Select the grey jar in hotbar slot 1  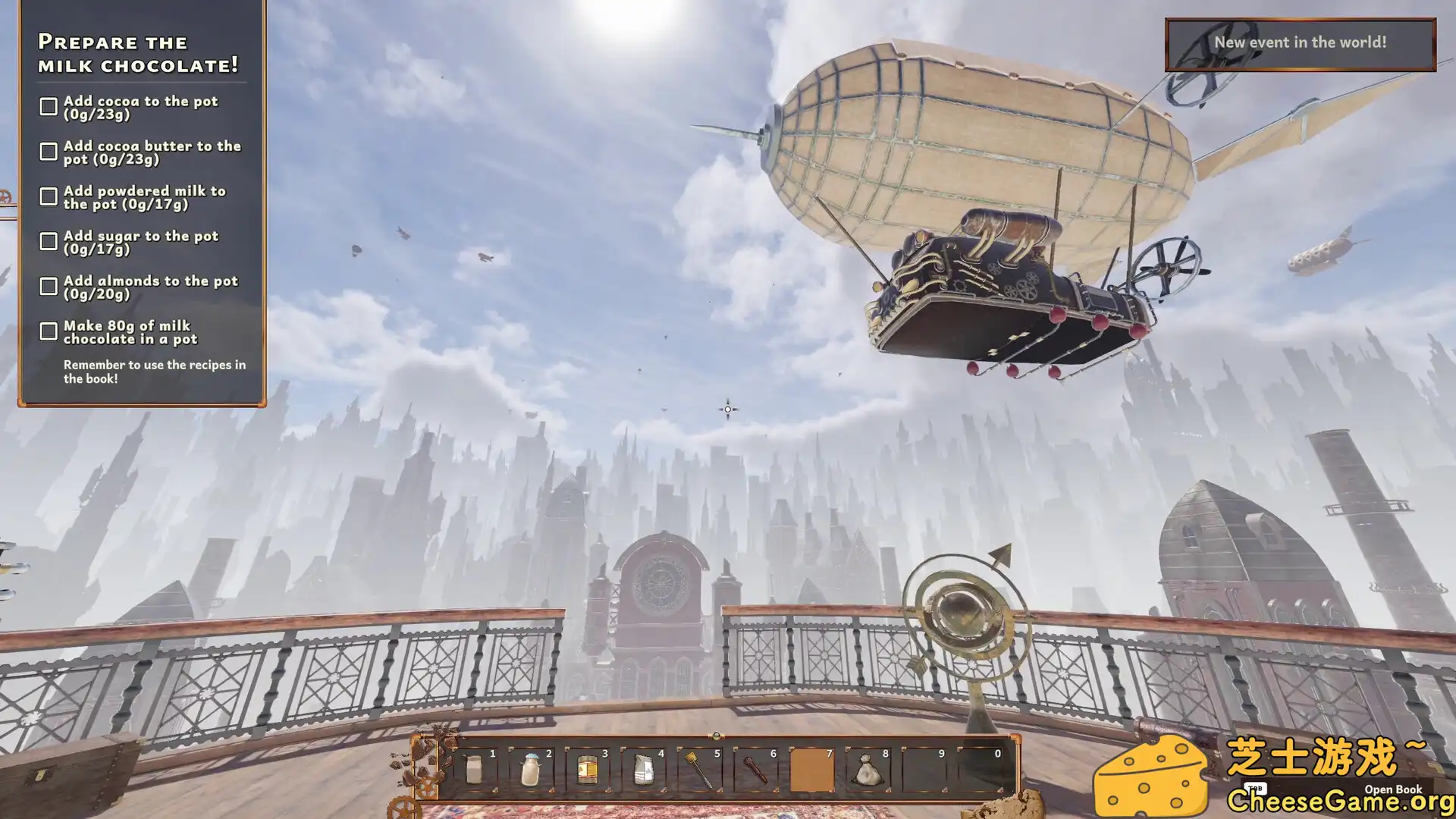474,770
